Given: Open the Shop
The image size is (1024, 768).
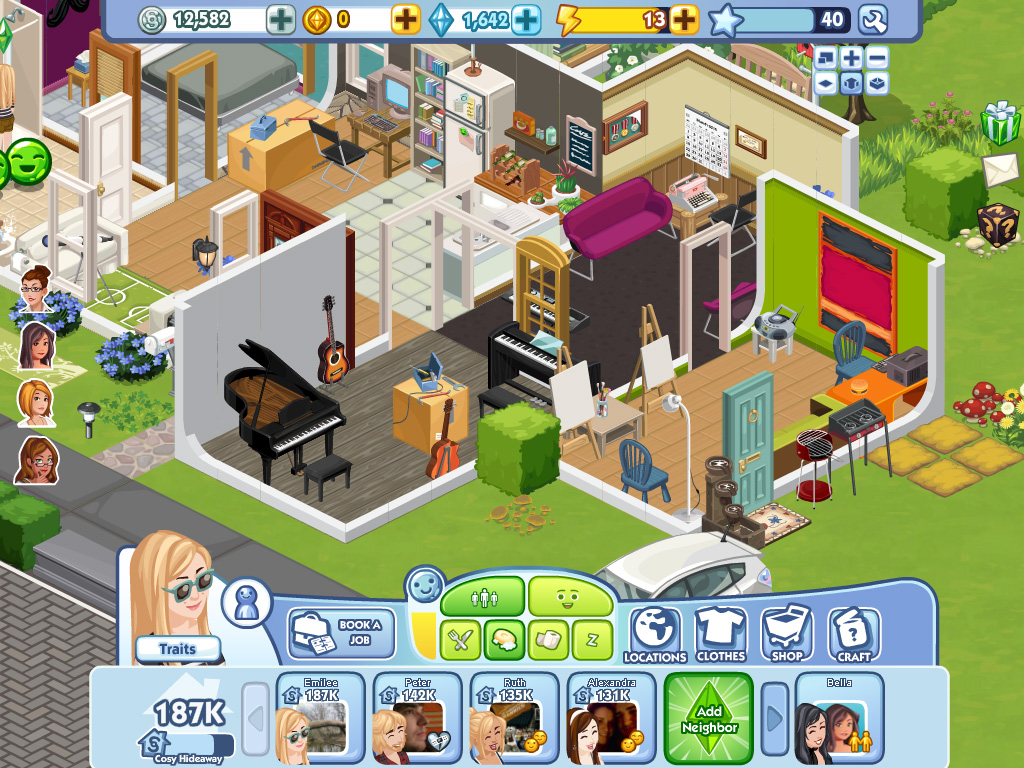Looking at the screenshot, I should (787, 634).
